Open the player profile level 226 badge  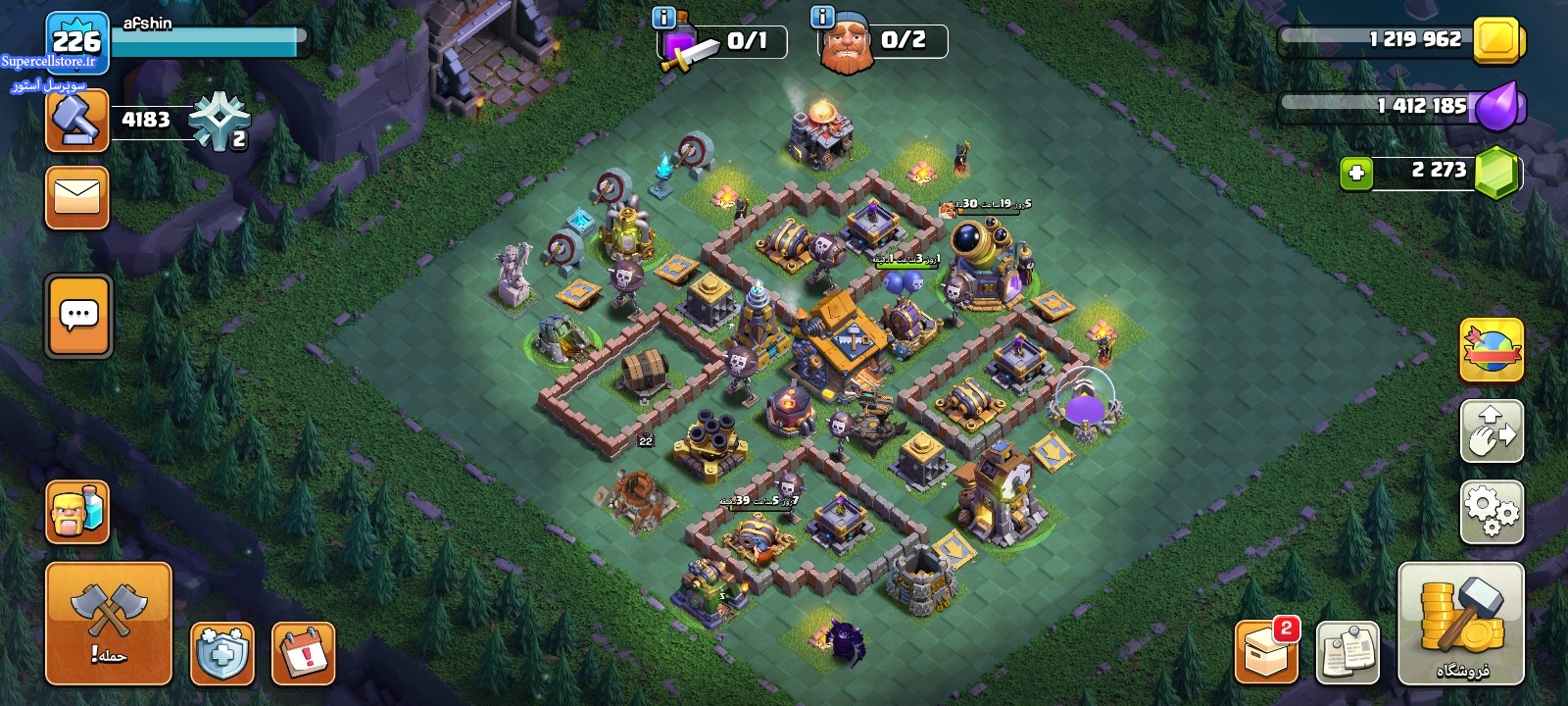[76, 40]
